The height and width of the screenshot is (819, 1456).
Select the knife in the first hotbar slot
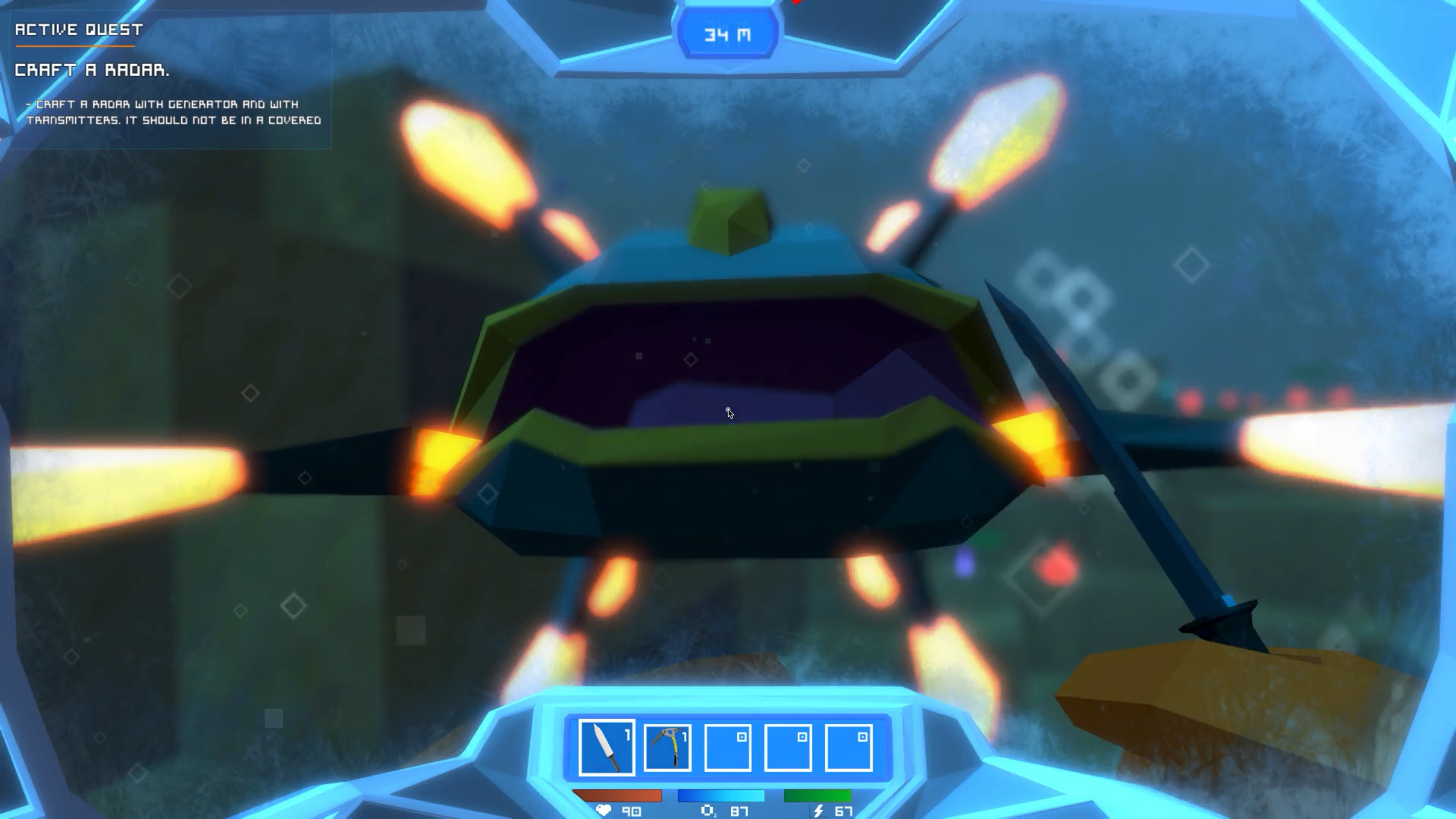coord(607,747)
